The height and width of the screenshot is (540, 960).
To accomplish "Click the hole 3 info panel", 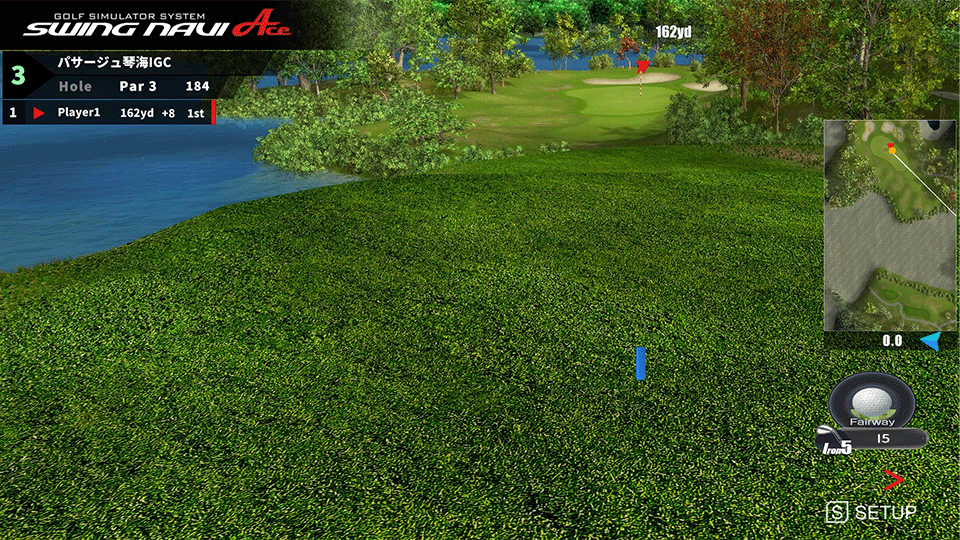I will (108, 74).
